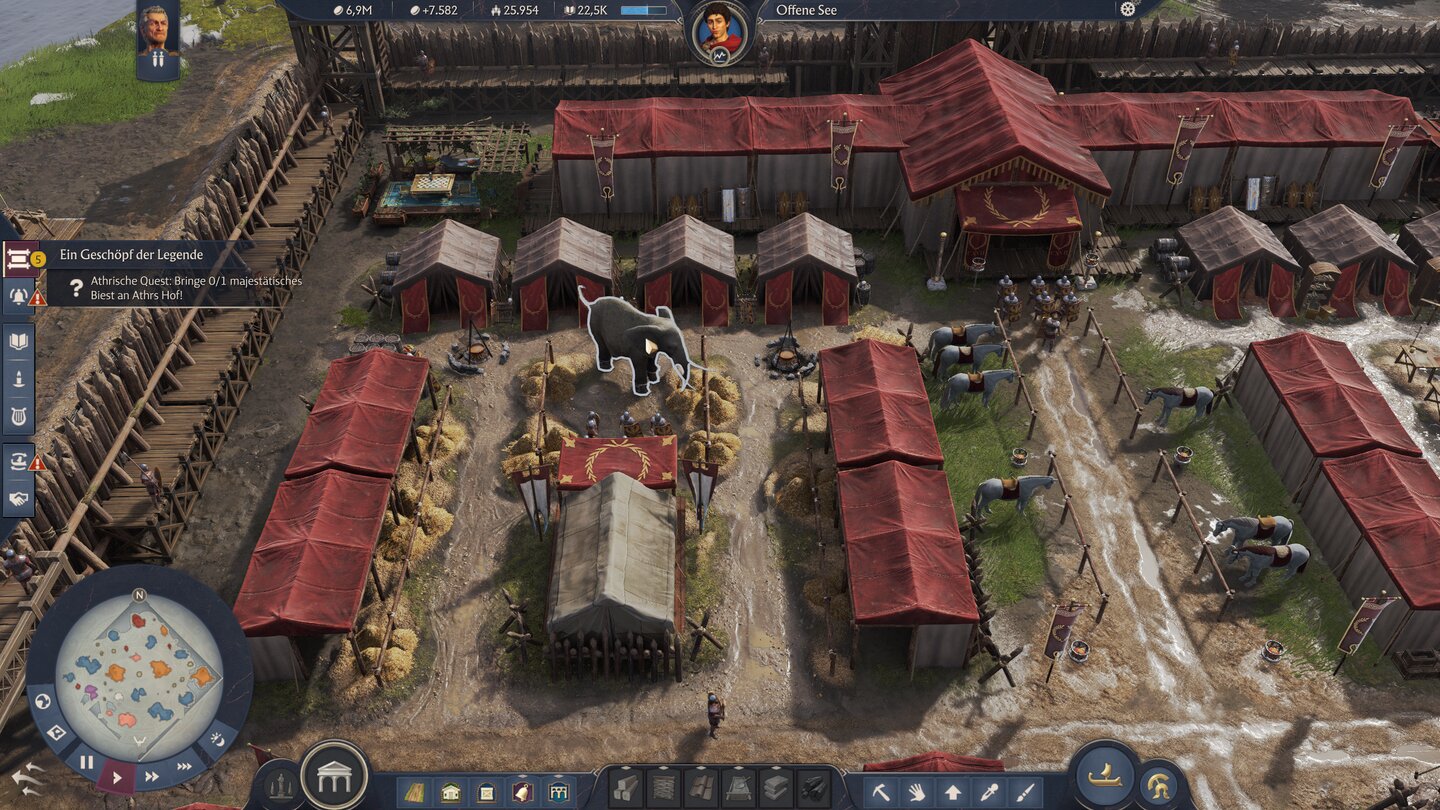This screenshot has height=810, width=1440.
Task: Select the hammer demolish tool
Action: point(881,792)
